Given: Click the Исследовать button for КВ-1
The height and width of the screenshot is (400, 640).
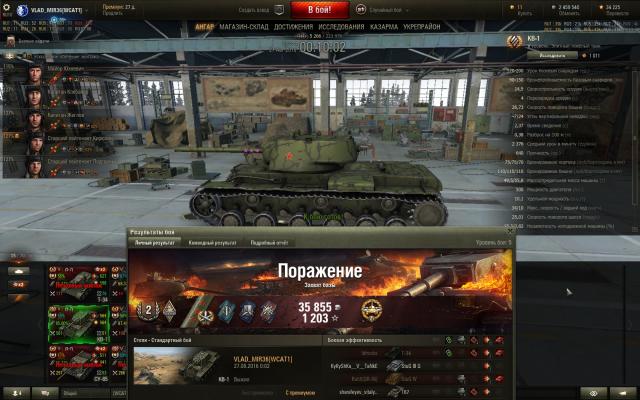Looking at the screenshot, I should click(530, 56).
